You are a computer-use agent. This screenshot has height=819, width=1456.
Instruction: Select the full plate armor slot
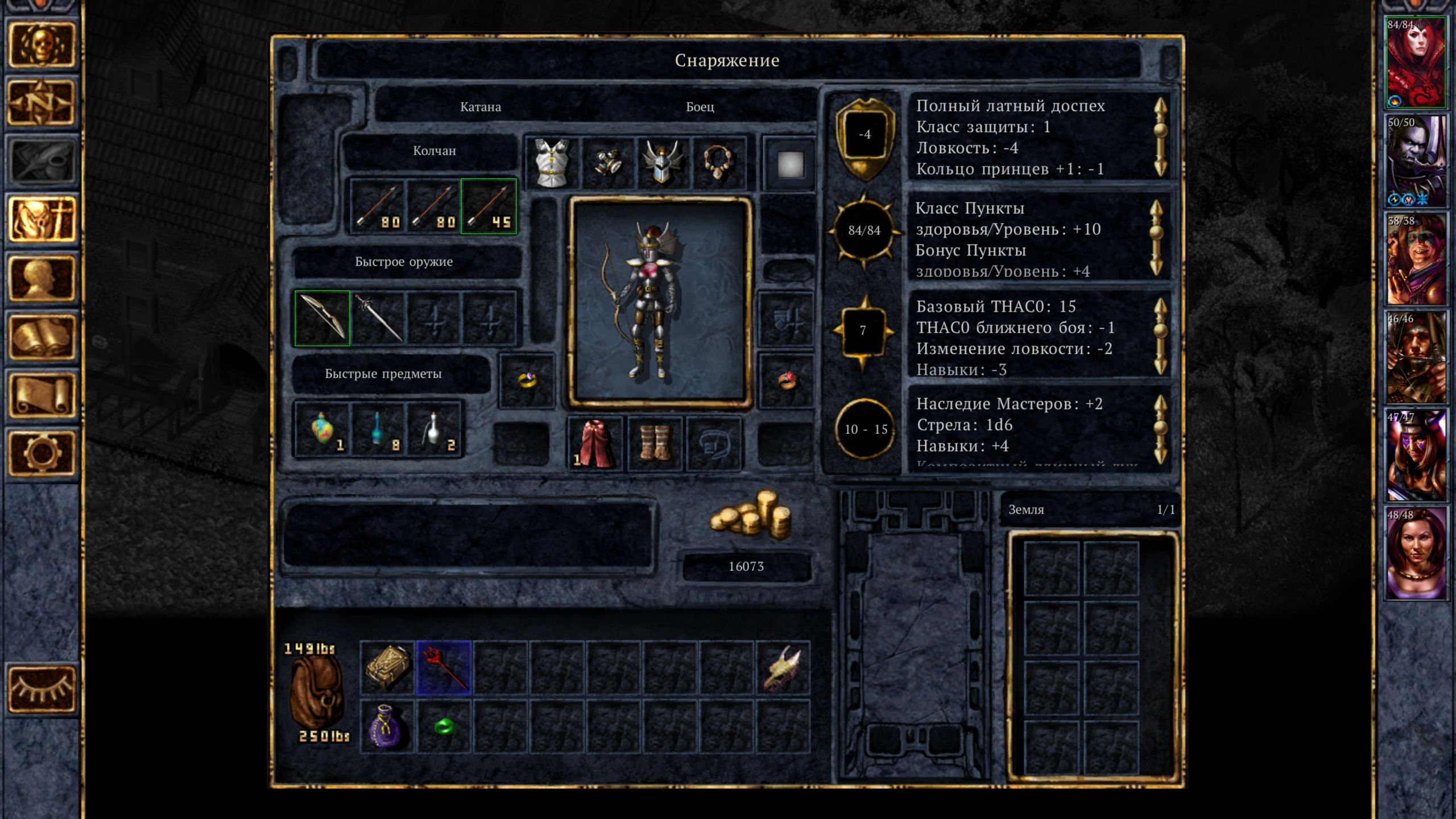click(551, 163)
